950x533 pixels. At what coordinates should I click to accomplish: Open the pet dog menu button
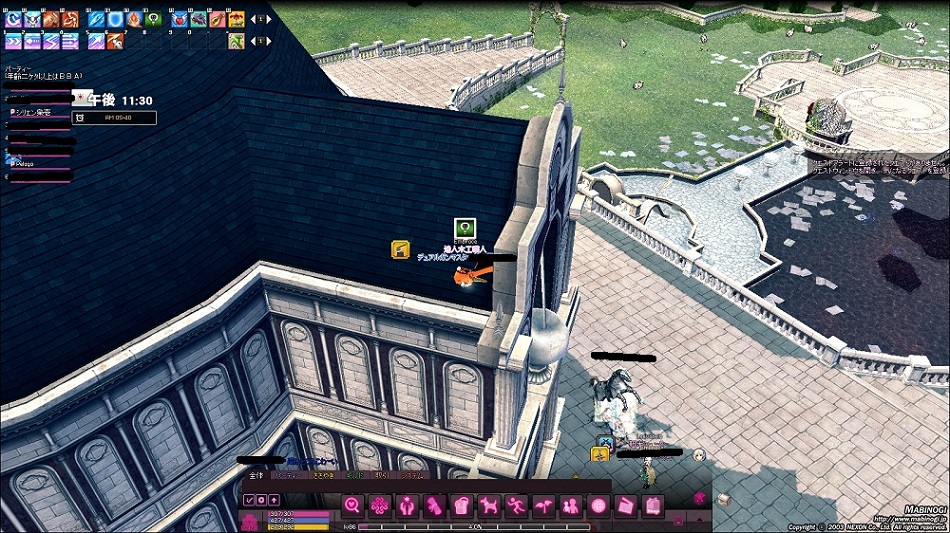tap(489, 505)
